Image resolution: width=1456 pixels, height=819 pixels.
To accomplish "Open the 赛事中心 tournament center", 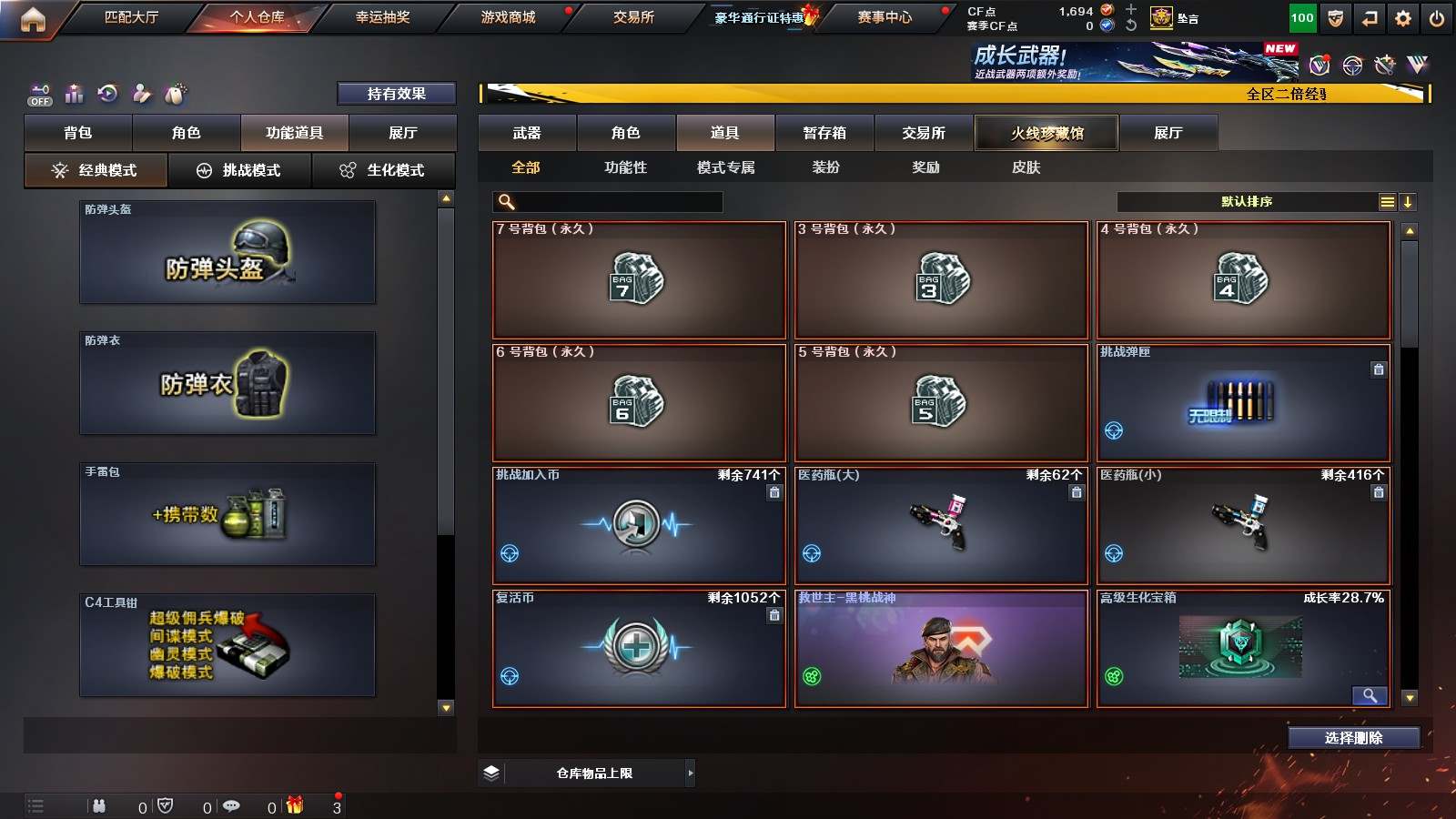I will pyautogui.click(x=884, y=17).
